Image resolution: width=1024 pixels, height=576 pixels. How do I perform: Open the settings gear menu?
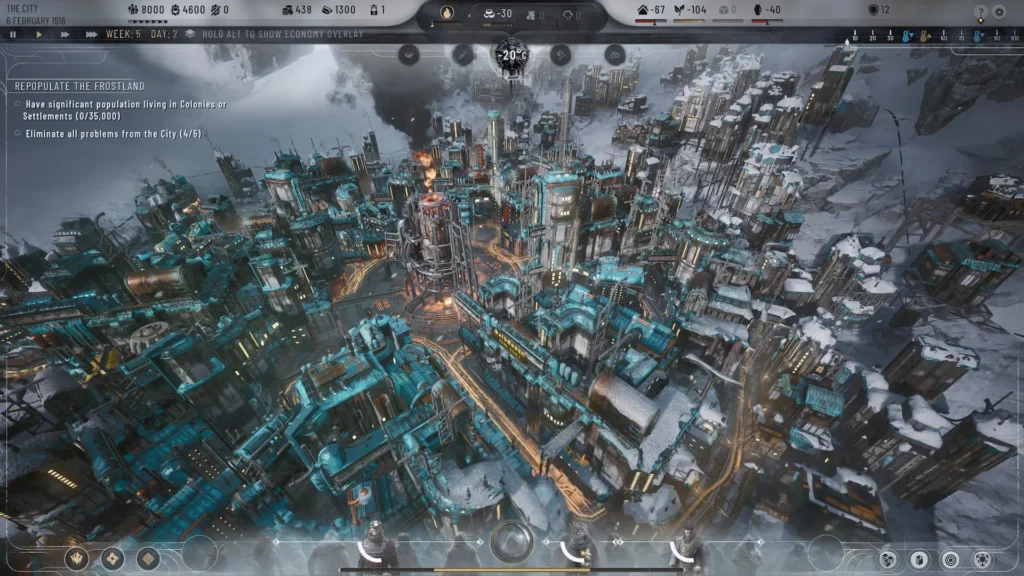1000,13
